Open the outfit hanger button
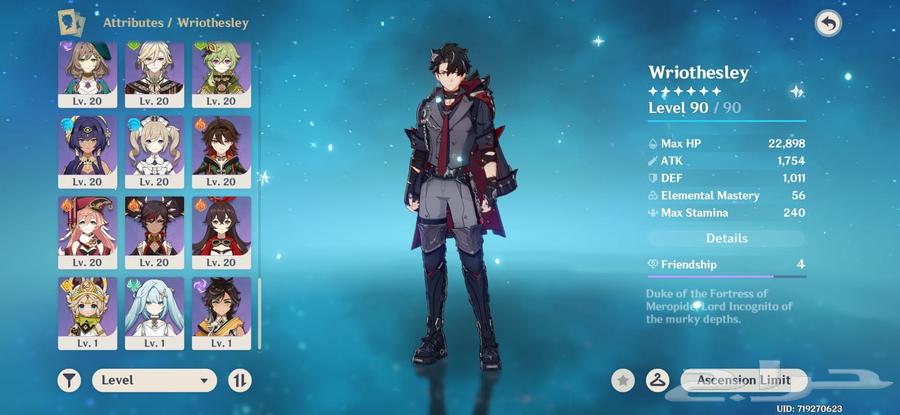Image resolution: width=900 pixels, height=415 pixels. point(657,380)
